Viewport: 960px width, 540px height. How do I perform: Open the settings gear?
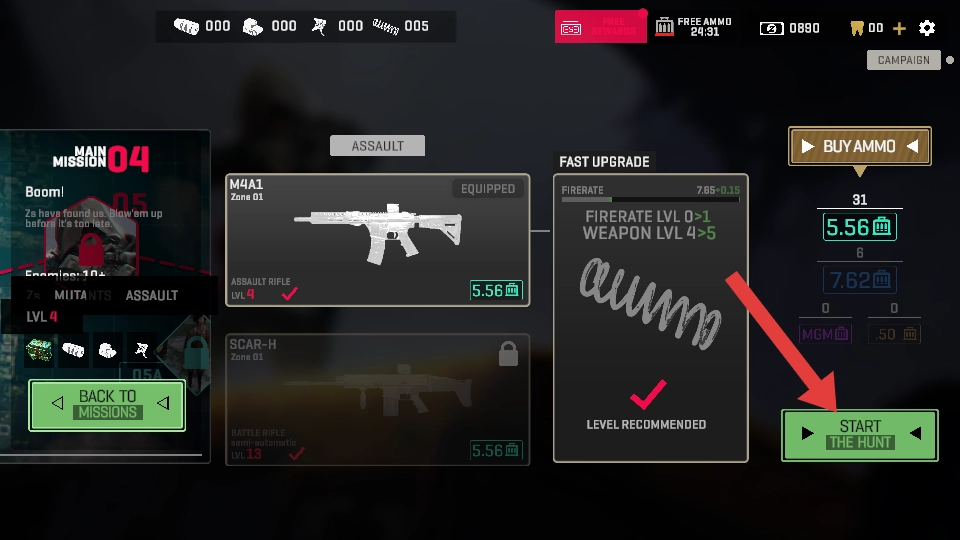point(927,28)
